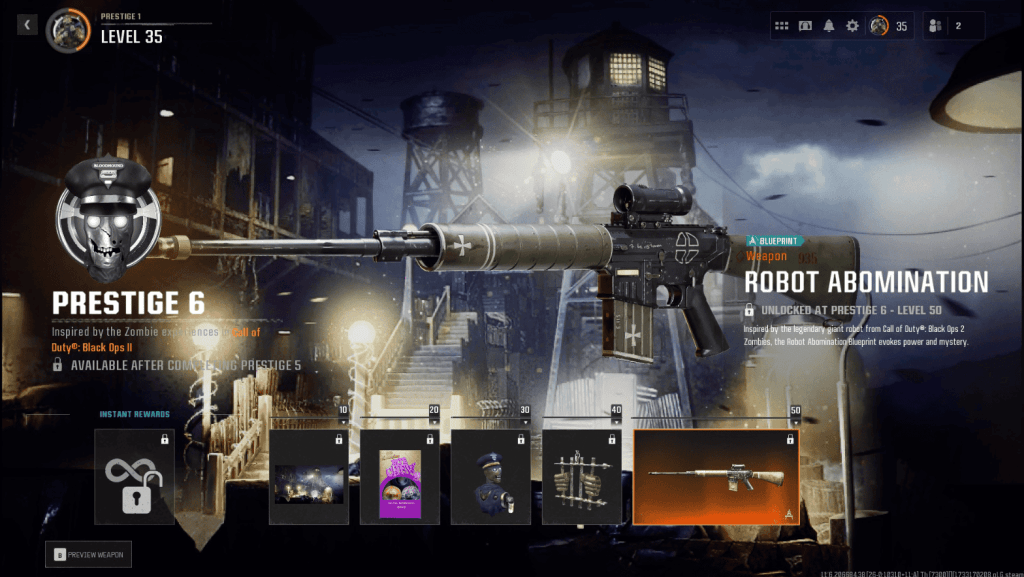
Task: Open the headset voice channels icon
Action: click(x=805, y=26)
